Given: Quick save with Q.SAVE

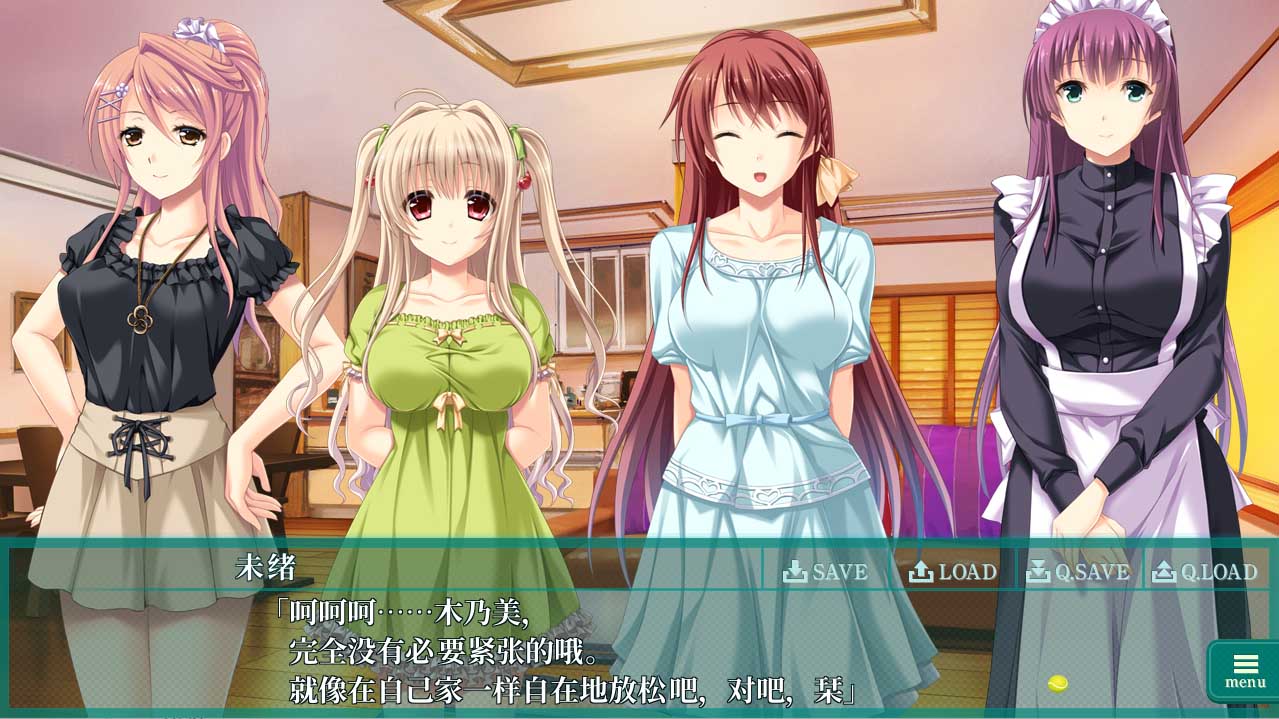Looking at the screenshot, I should [x=1079, y=572].
